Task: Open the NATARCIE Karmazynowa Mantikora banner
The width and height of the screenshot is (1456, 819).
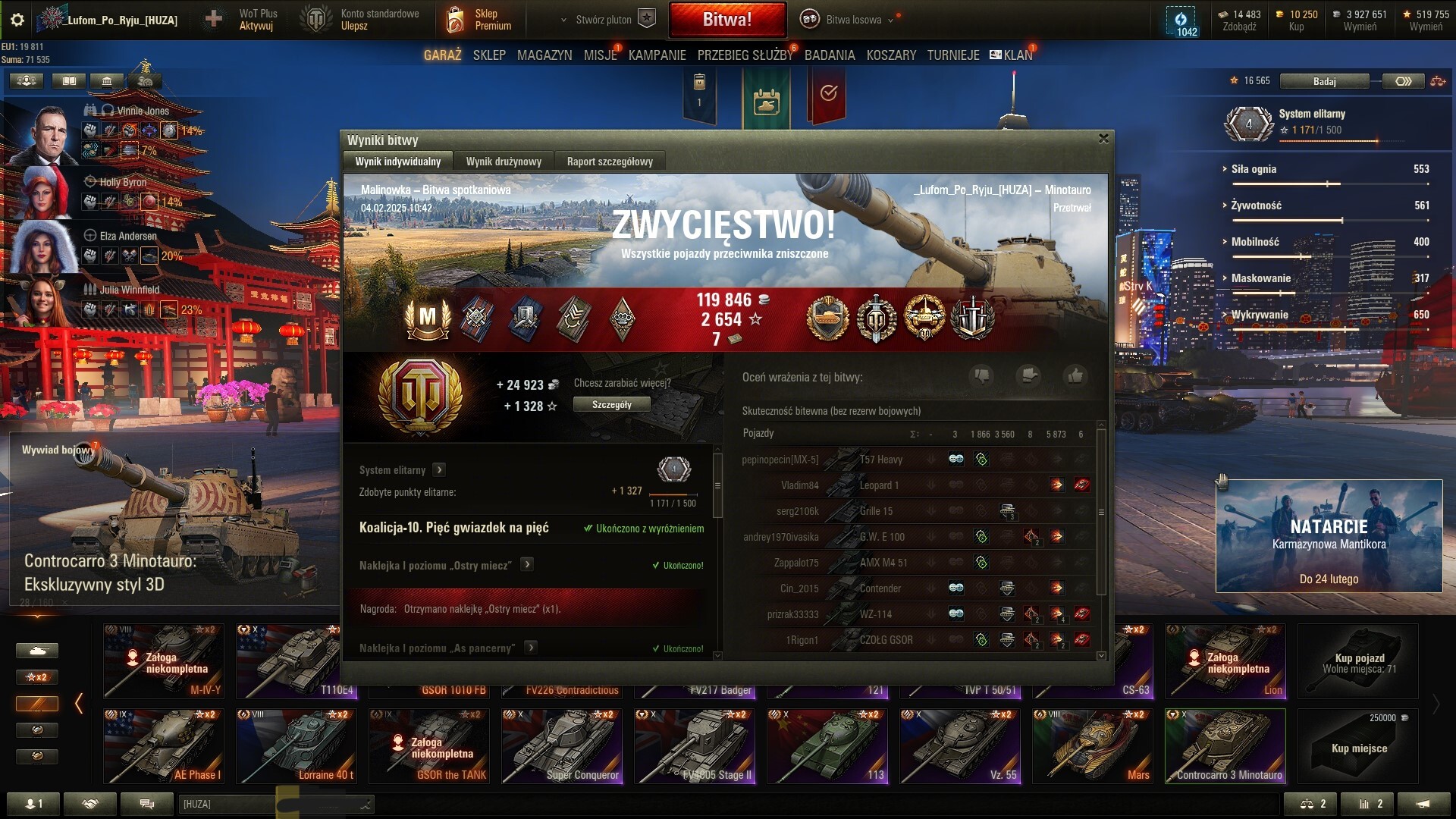Action: tap(1329, 536)
